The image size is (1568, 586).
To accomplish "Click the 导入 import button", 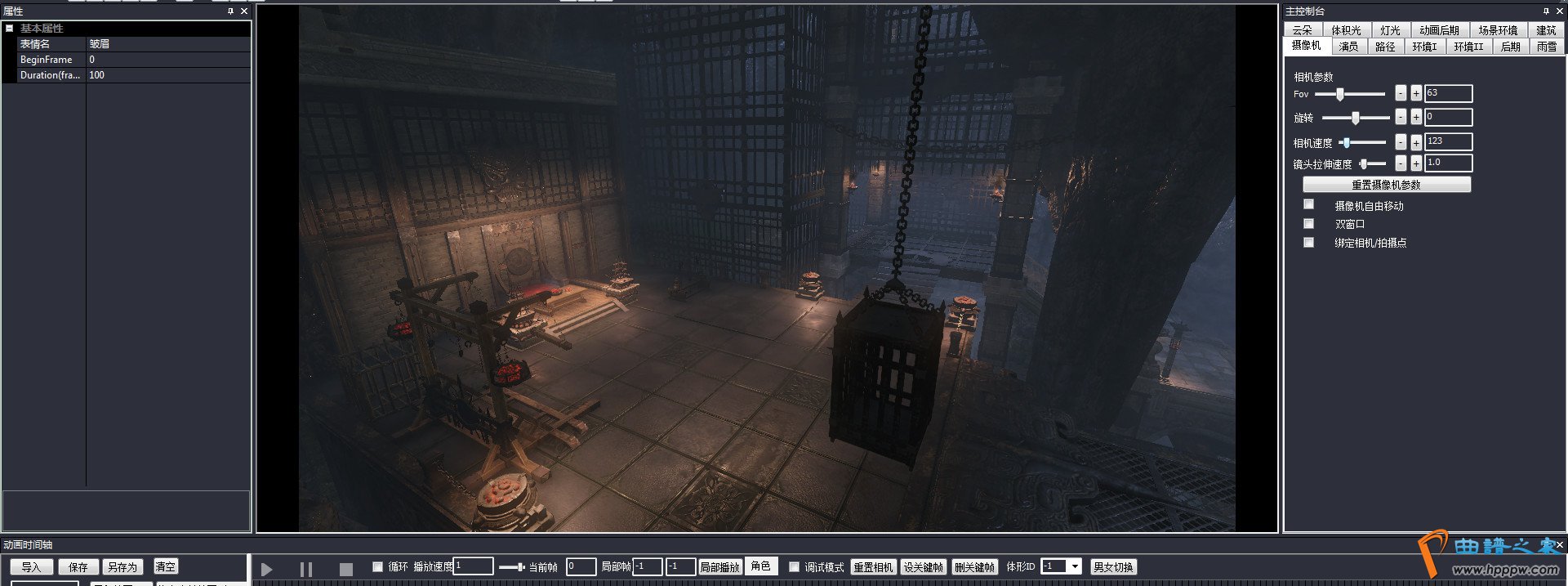I will click(31, 567).
